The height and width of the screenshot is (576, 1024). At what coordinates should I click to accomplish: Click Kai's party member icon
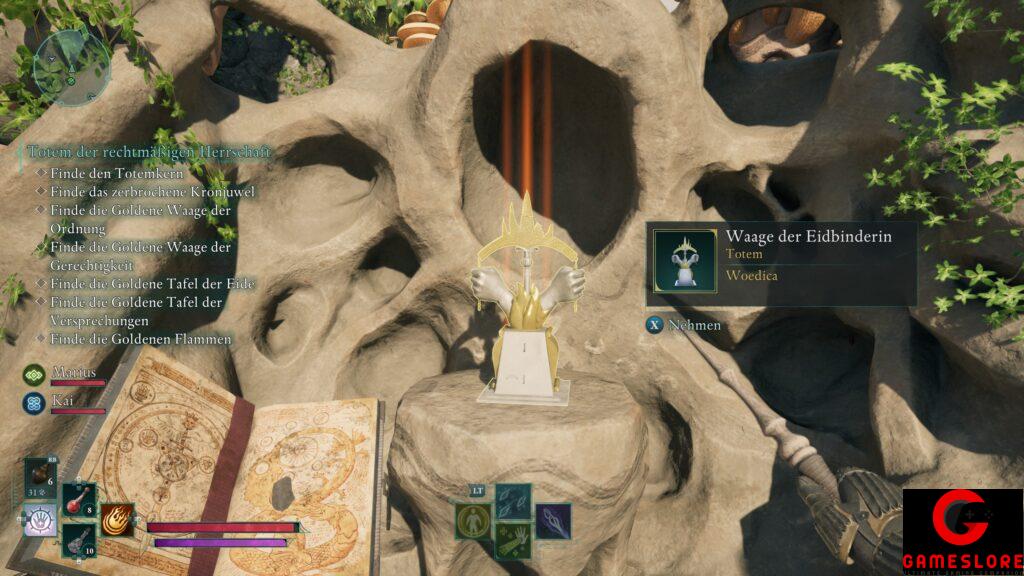coord(34,403)
